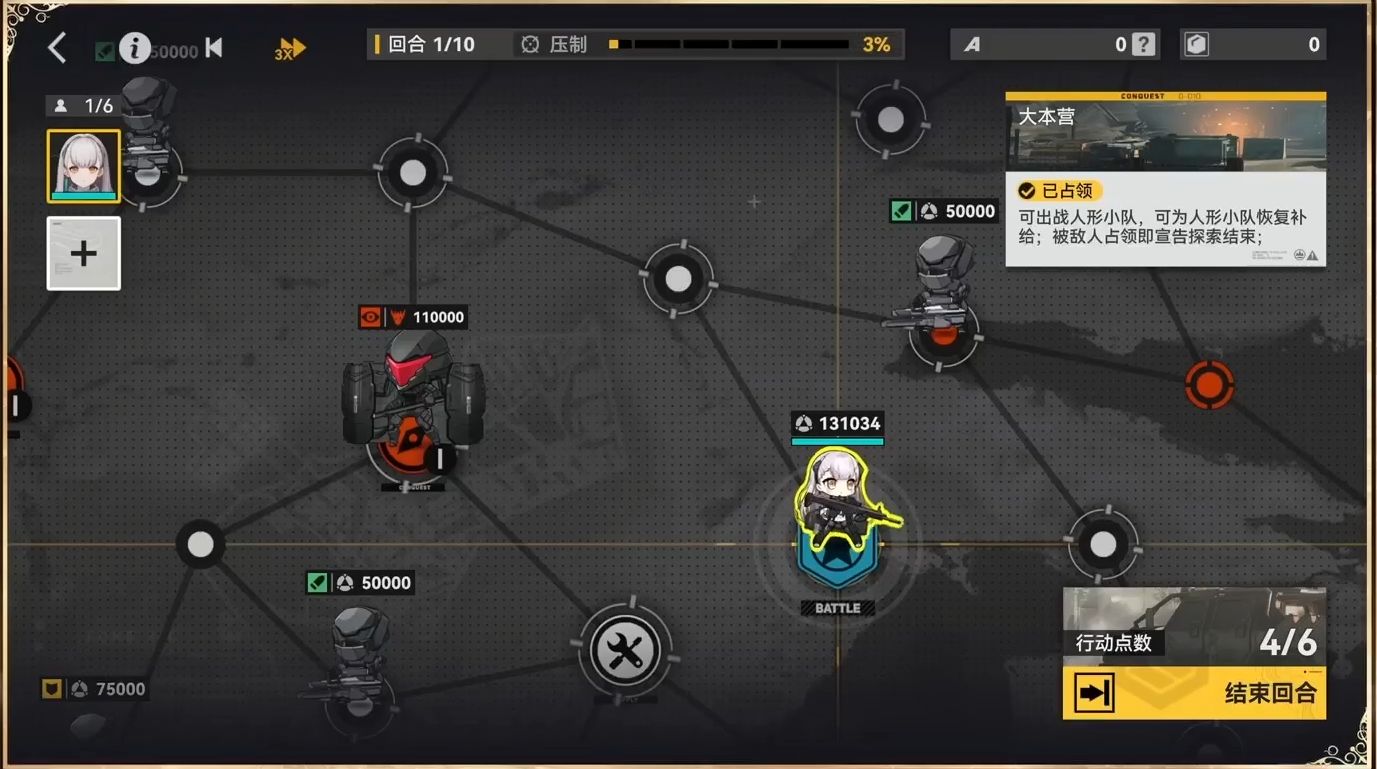Select the wrench repair node on the map
1377x769 pixels.
coord(625,653)
